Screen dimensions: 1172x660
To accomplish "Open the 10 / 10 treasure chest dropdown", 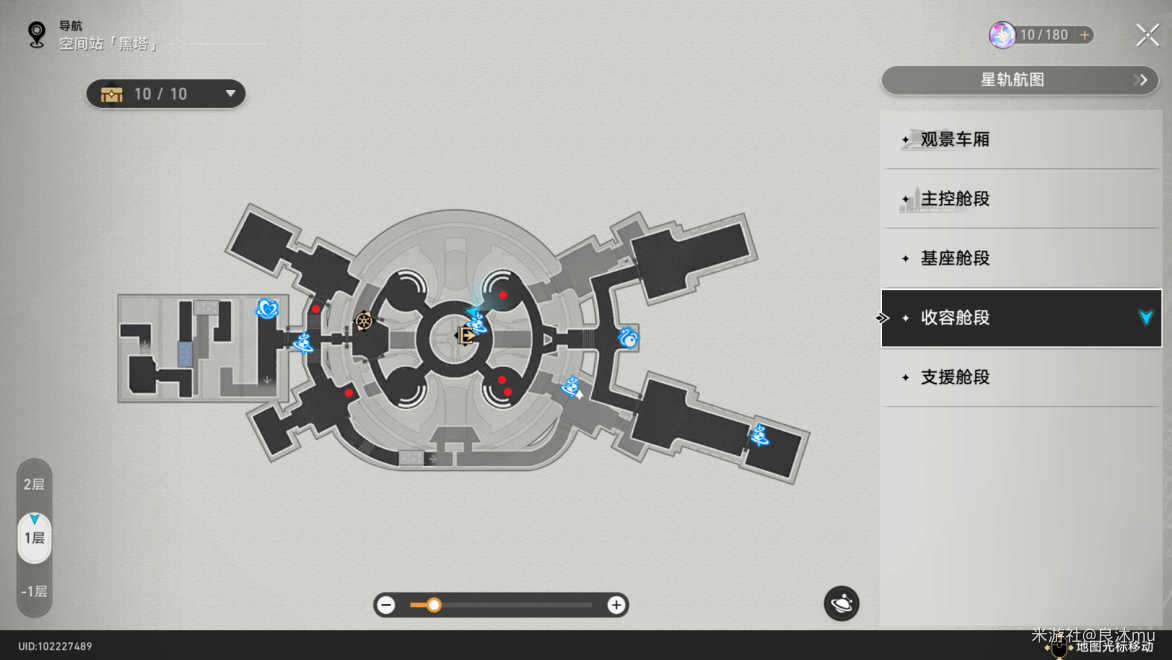I will (x=166, y=94).
